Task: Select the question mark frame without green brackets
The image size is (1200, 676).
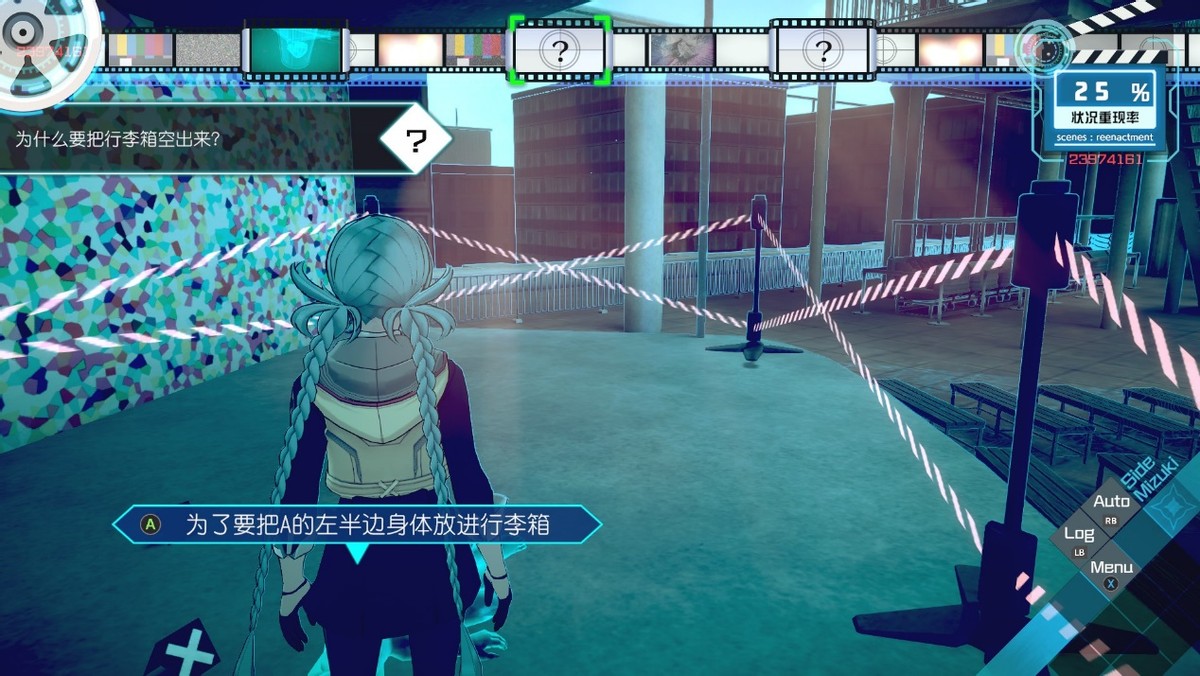Action: (x=822, y=50)
